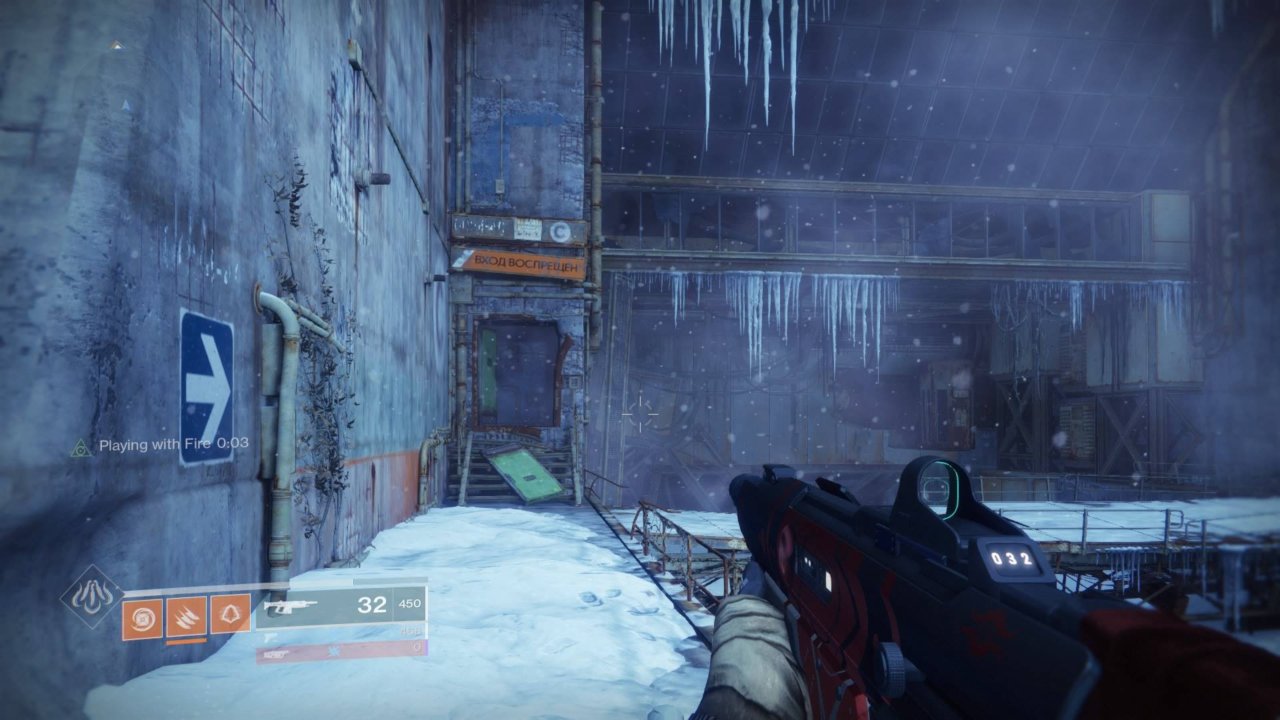Use the class ability icon beside melee
This screenshot has width=1280, height=720.
[x=230, y=617]
